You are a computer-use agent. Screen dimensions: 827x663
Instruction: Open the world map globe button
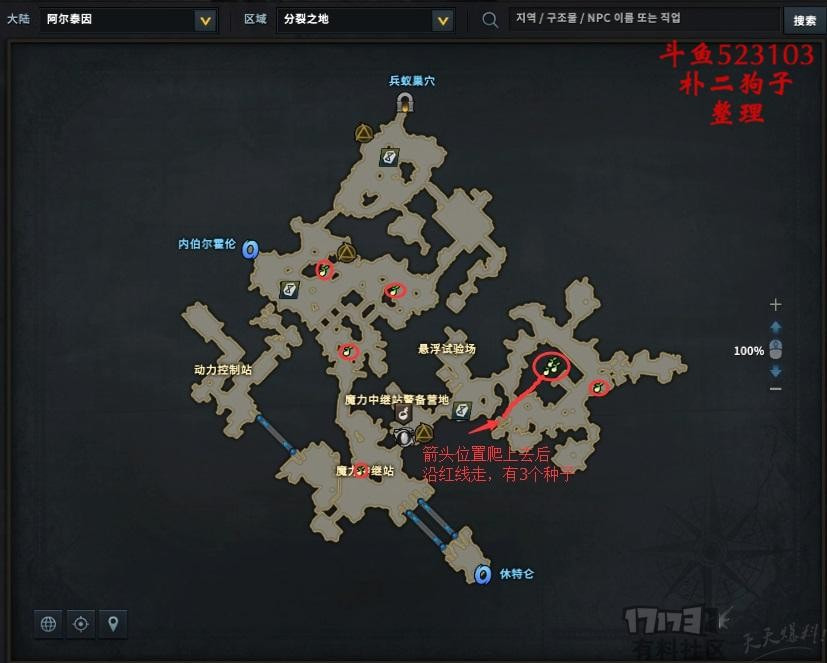pos(48,624)
